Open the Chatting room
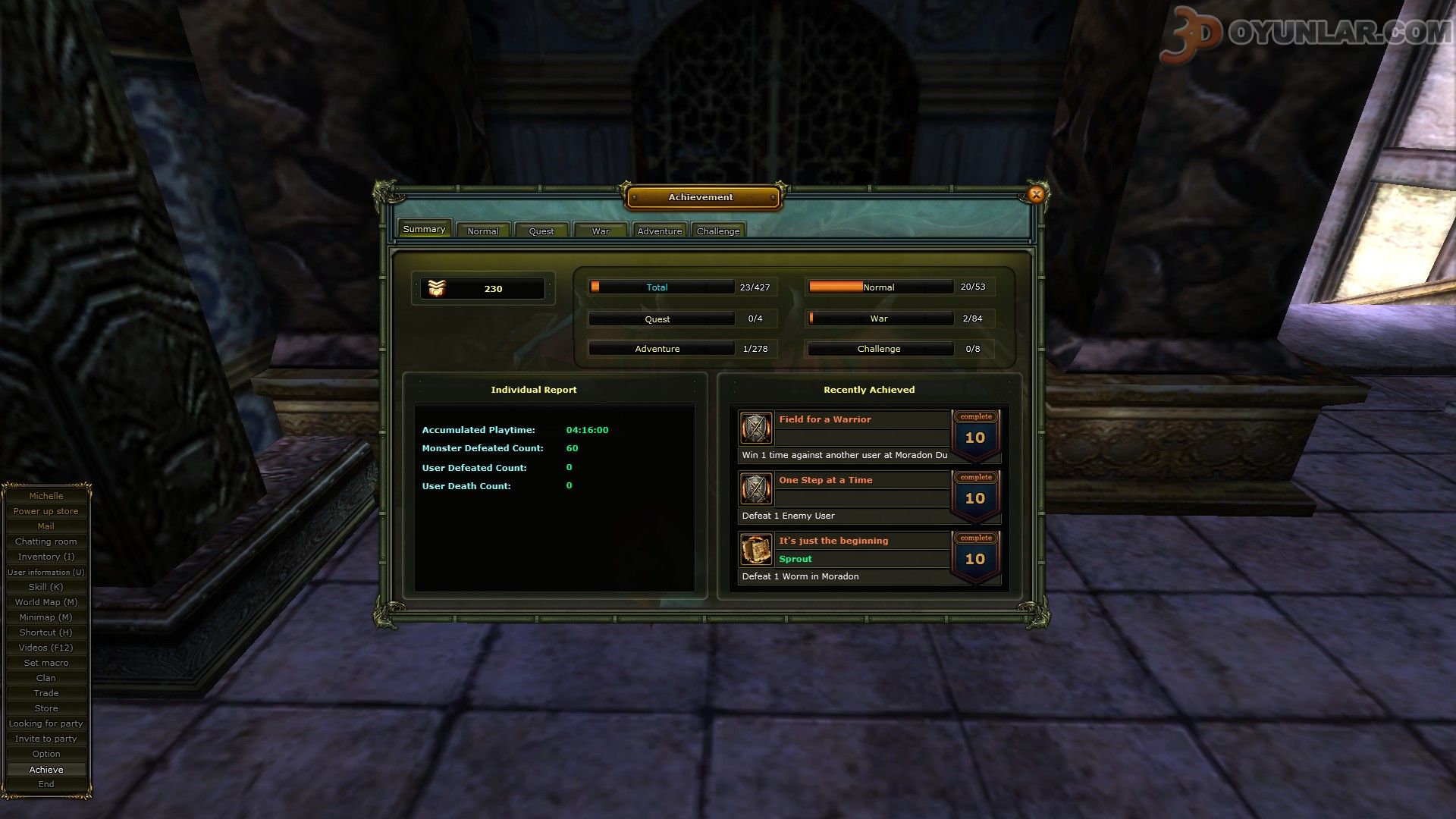 click(46, 541)
